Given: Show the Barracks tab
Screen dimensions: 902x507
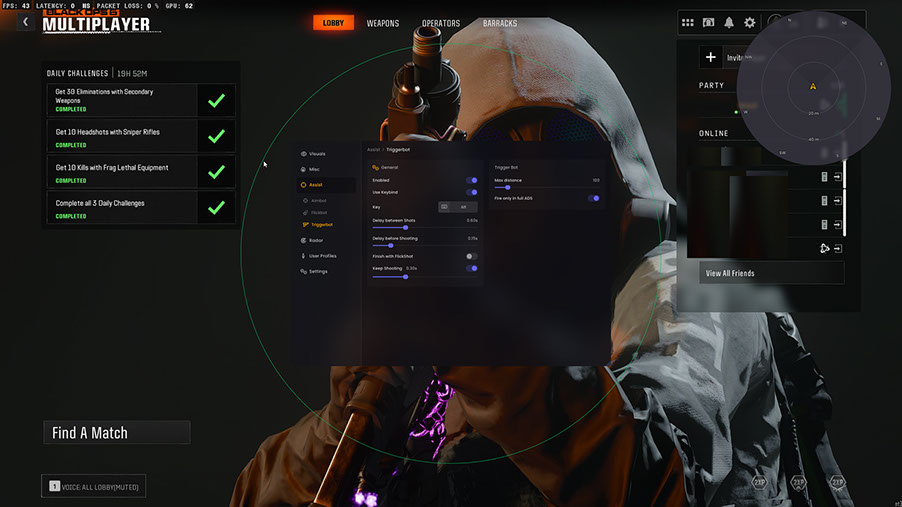Looking at the screenshot, I should tap(499, 23).
